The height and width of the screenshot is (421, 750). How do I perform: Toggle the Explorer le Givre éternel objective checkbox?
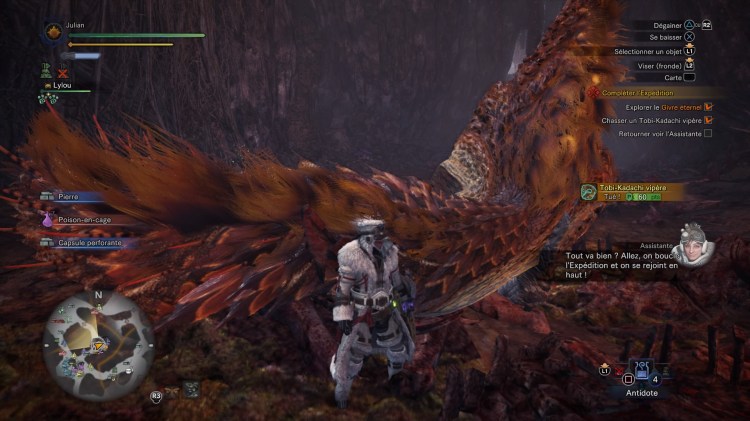[x=708, y=106]
